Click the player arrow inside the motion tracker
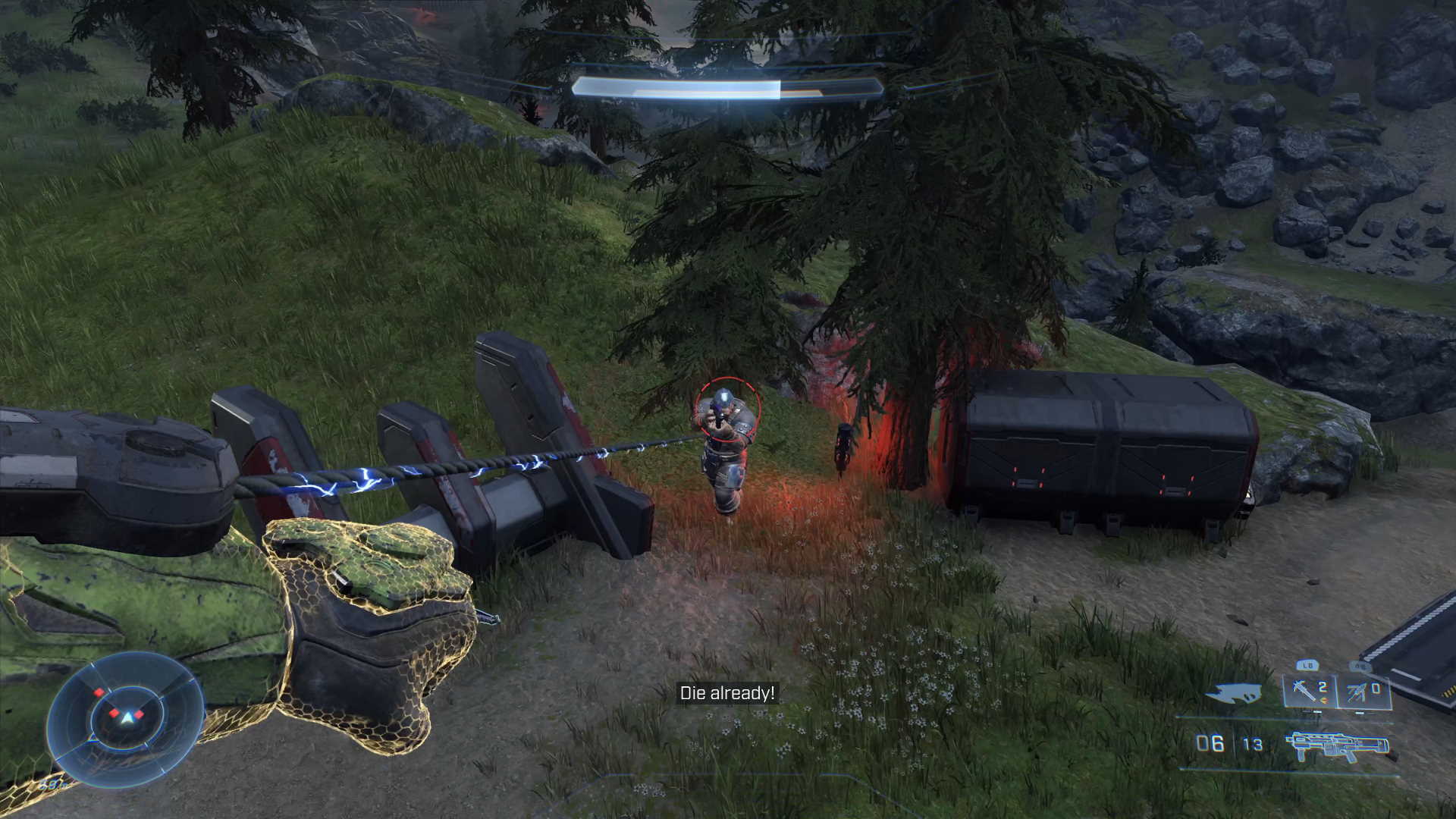The image size is (1456, 819). [x=127, y=716]
